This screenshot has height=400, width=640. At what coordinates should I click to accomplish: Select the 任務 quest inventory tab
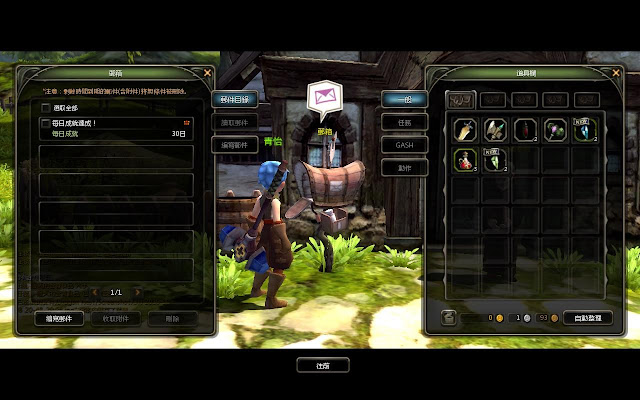404,122
